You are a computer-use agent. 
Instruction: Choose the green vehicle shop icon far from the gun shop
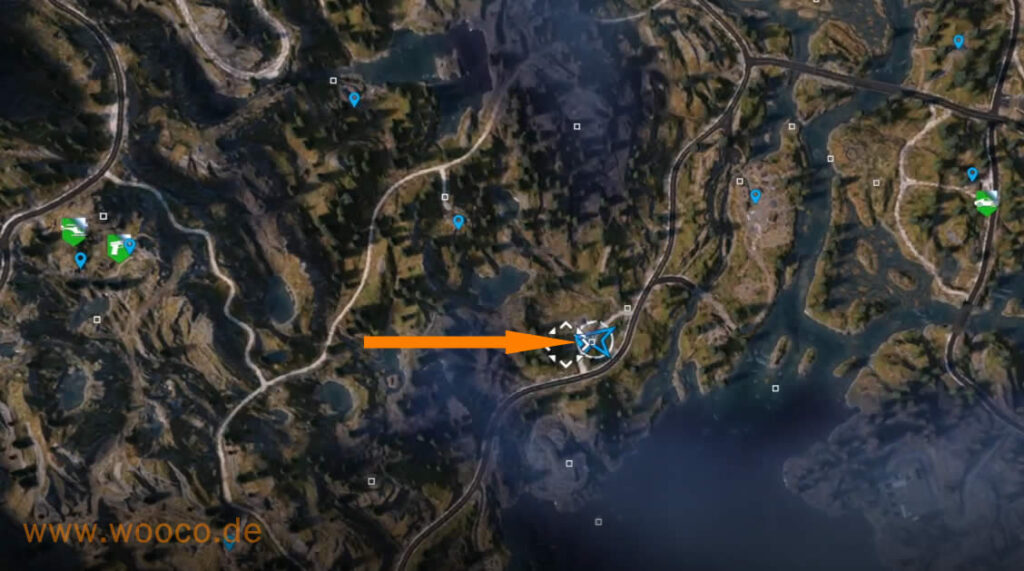986,202
